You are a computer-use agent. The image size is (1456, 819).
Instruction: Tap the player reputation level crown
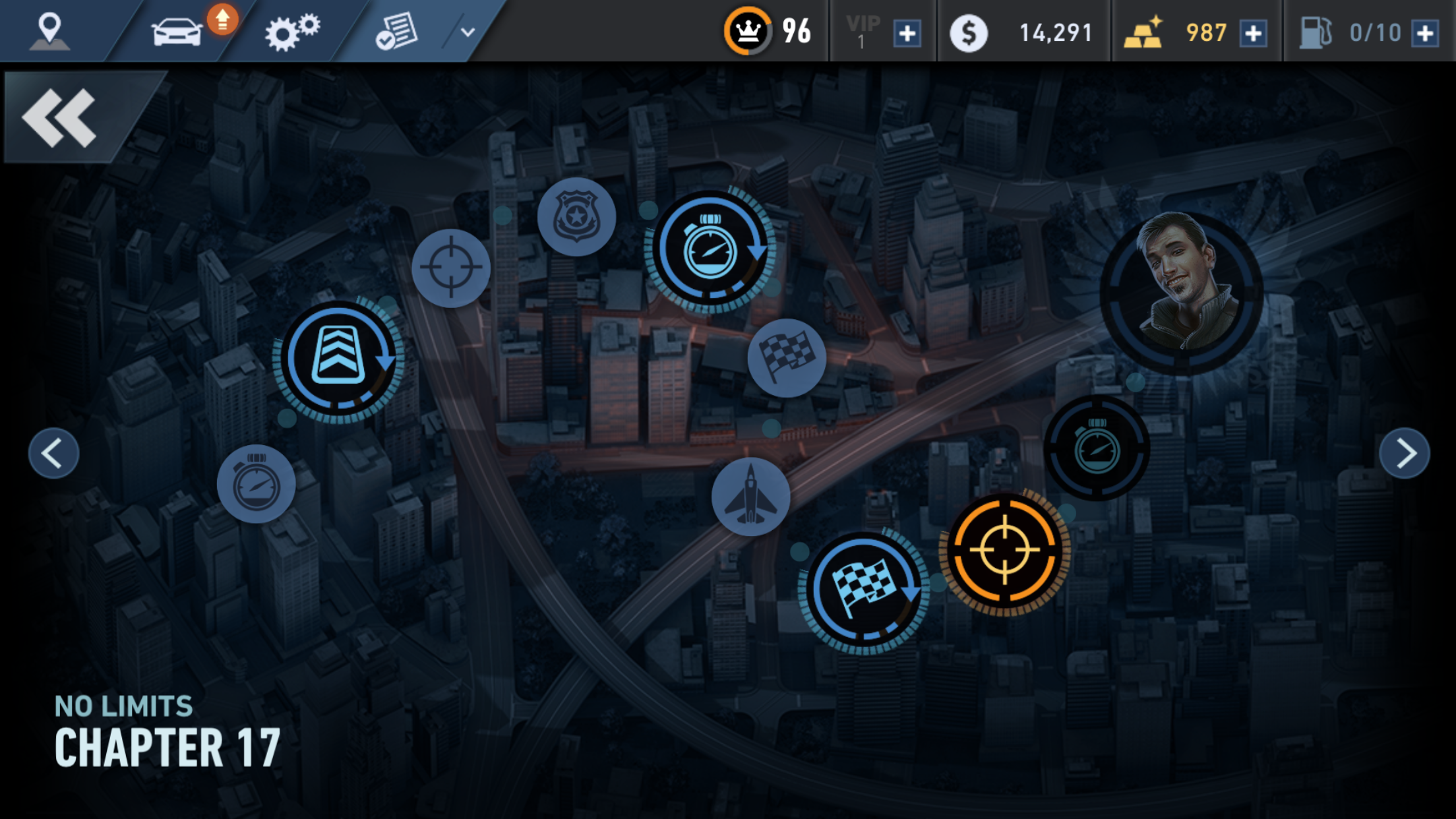[748, 31]
